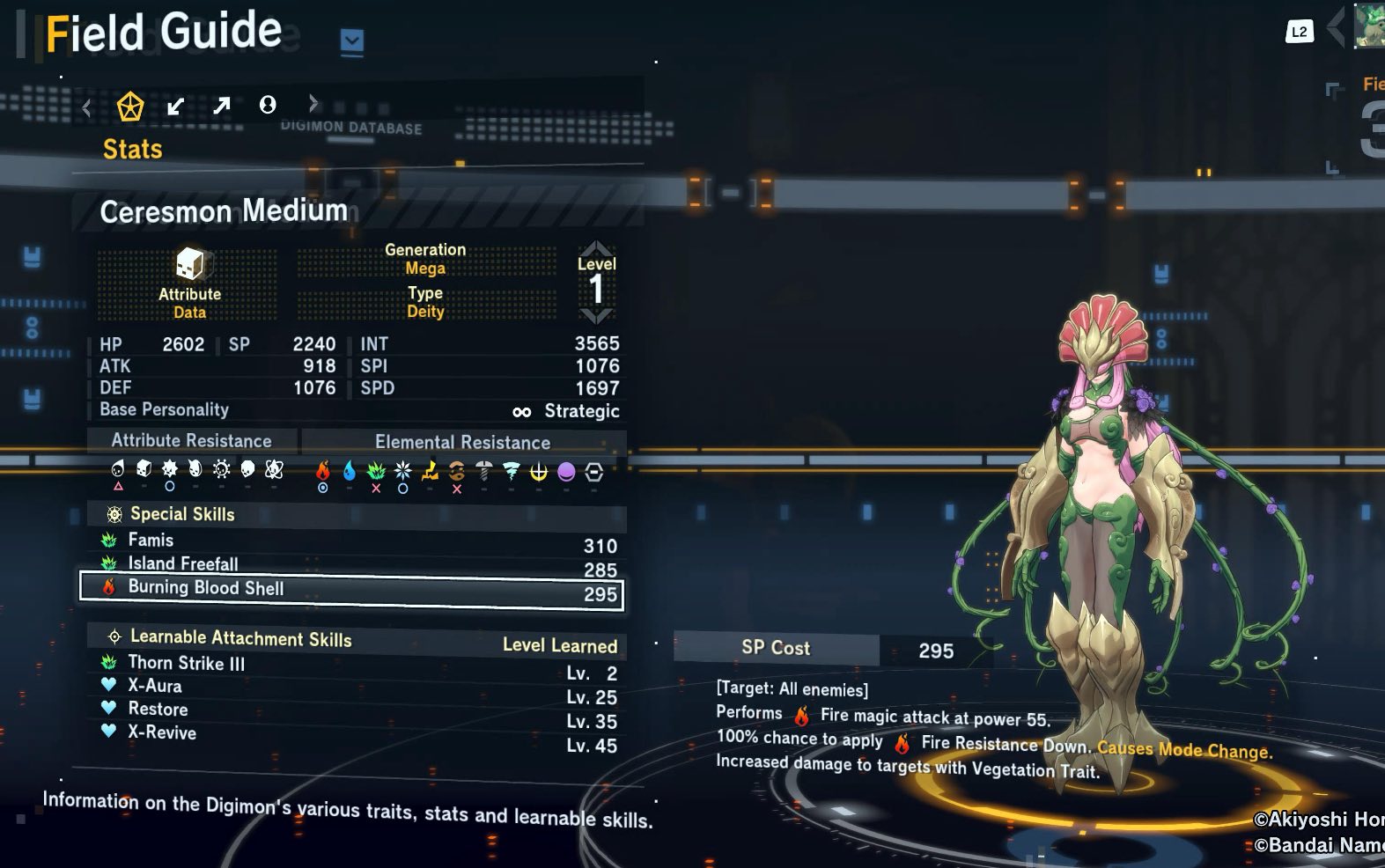The height and width of the screenshot is (868, 1385).
Task: Go to next tab with right chevron
Action: (313, 105)
